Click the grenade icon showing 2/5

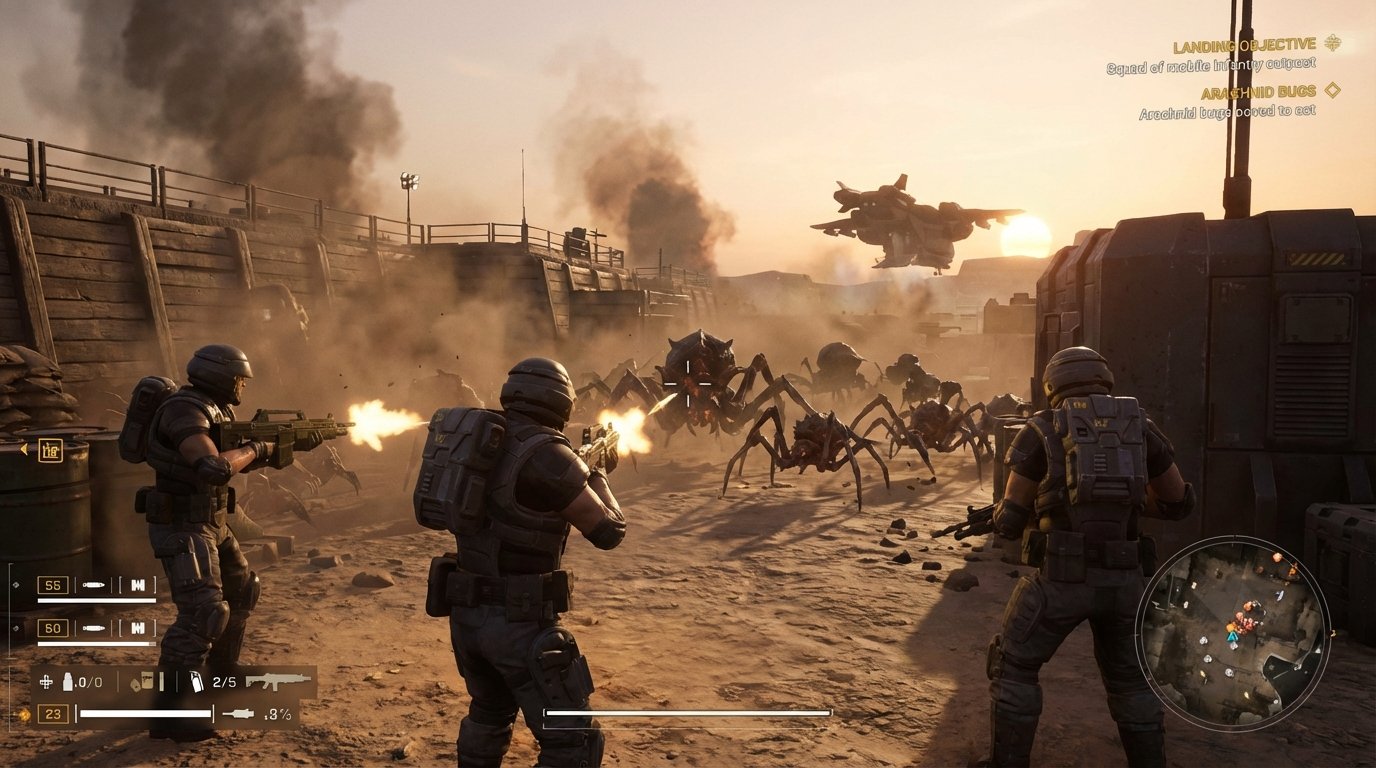(x=196, y=682)
